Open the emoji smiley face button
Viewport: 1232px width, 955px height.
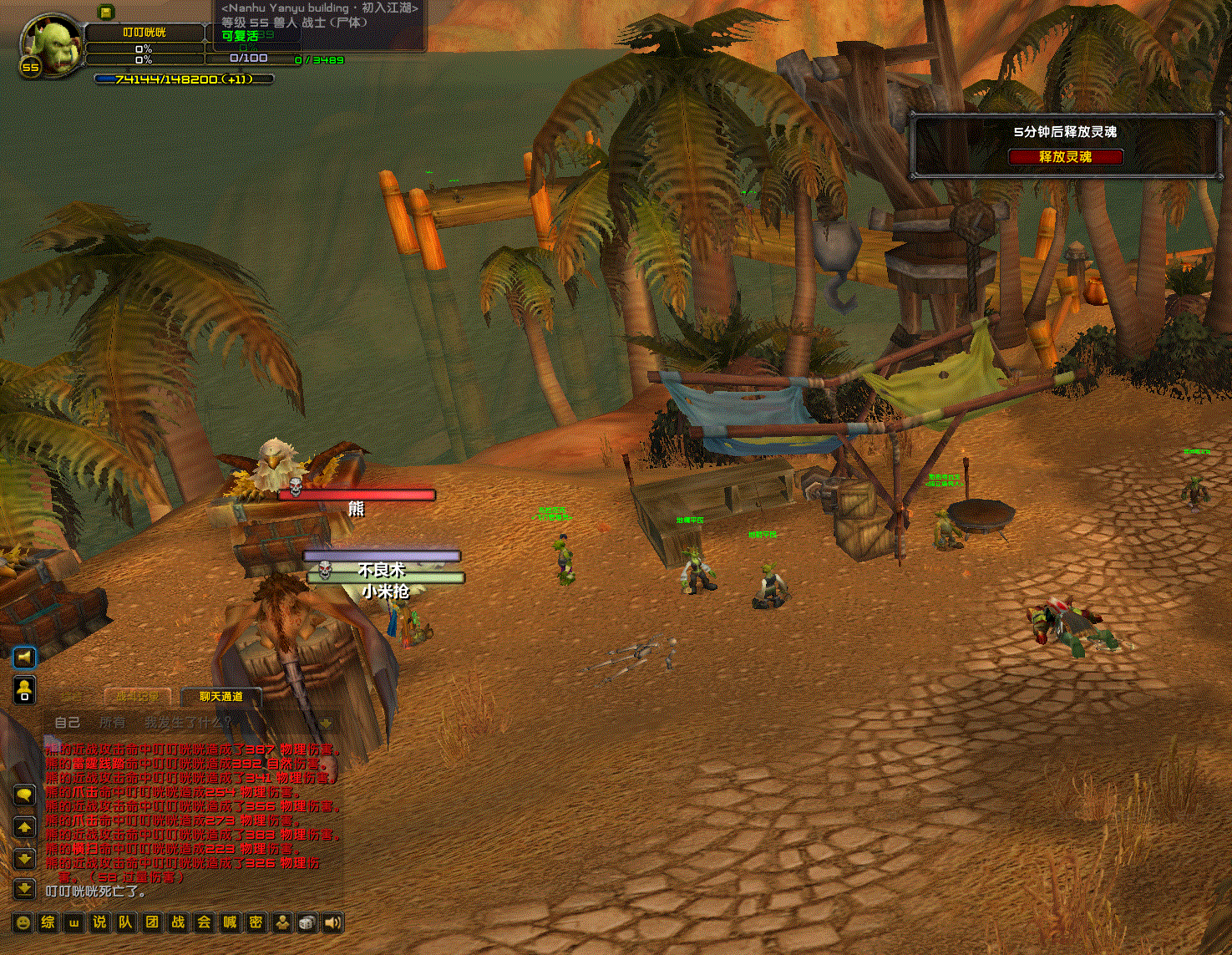23,922
